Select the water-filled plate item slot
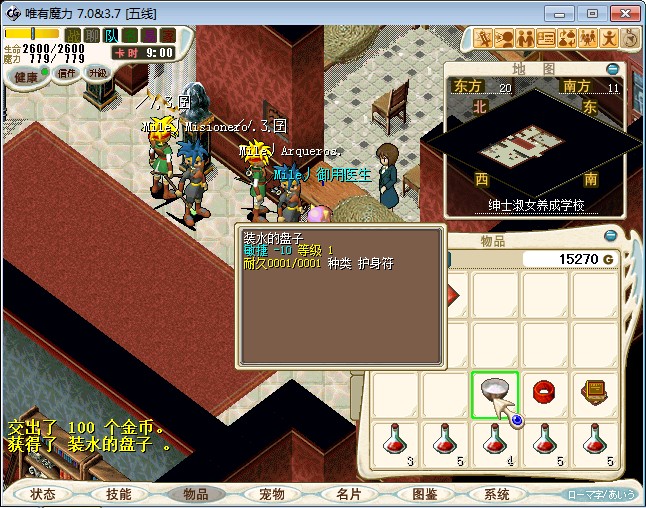The height and width of the screenshot is (508, 646). click(495, 394)
